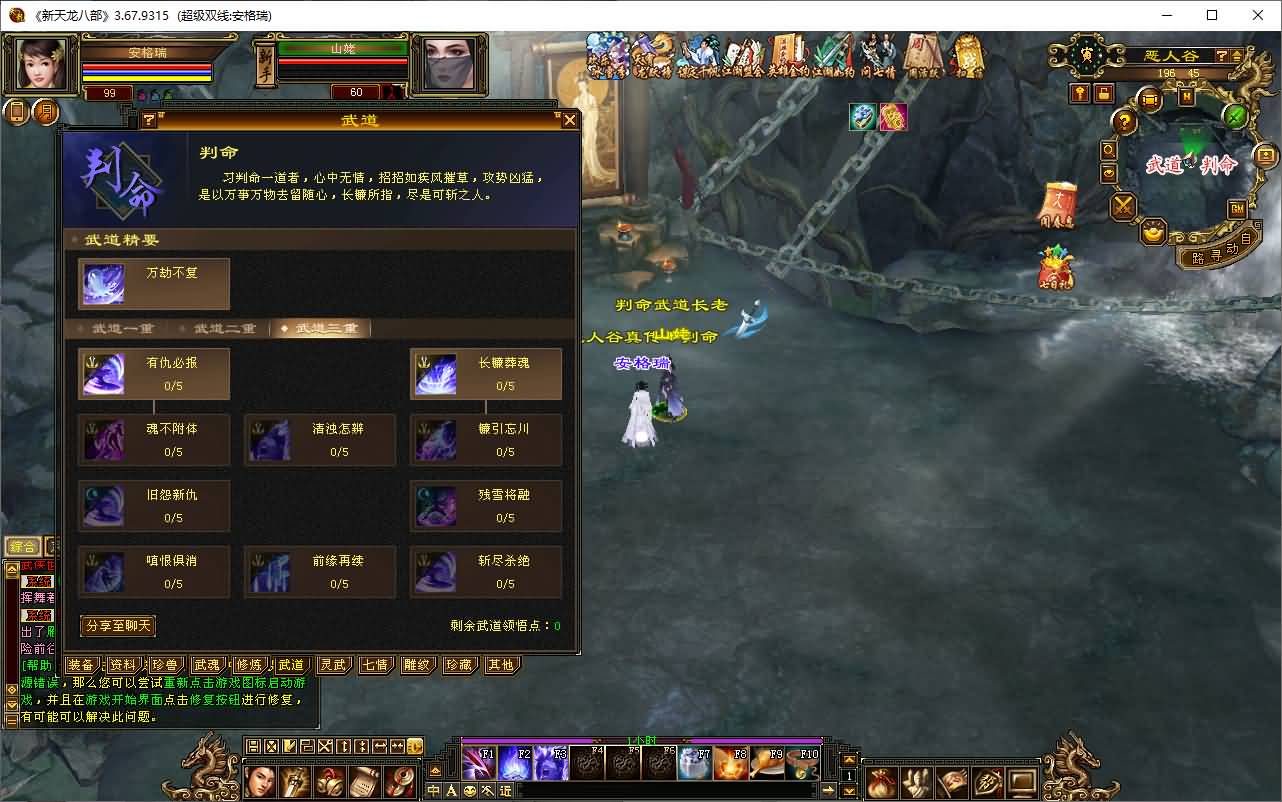The height and width of the screenshot is (802, 1282).
Task: Click the smiley emote icon beside chat input
Action: click(469, 790)
